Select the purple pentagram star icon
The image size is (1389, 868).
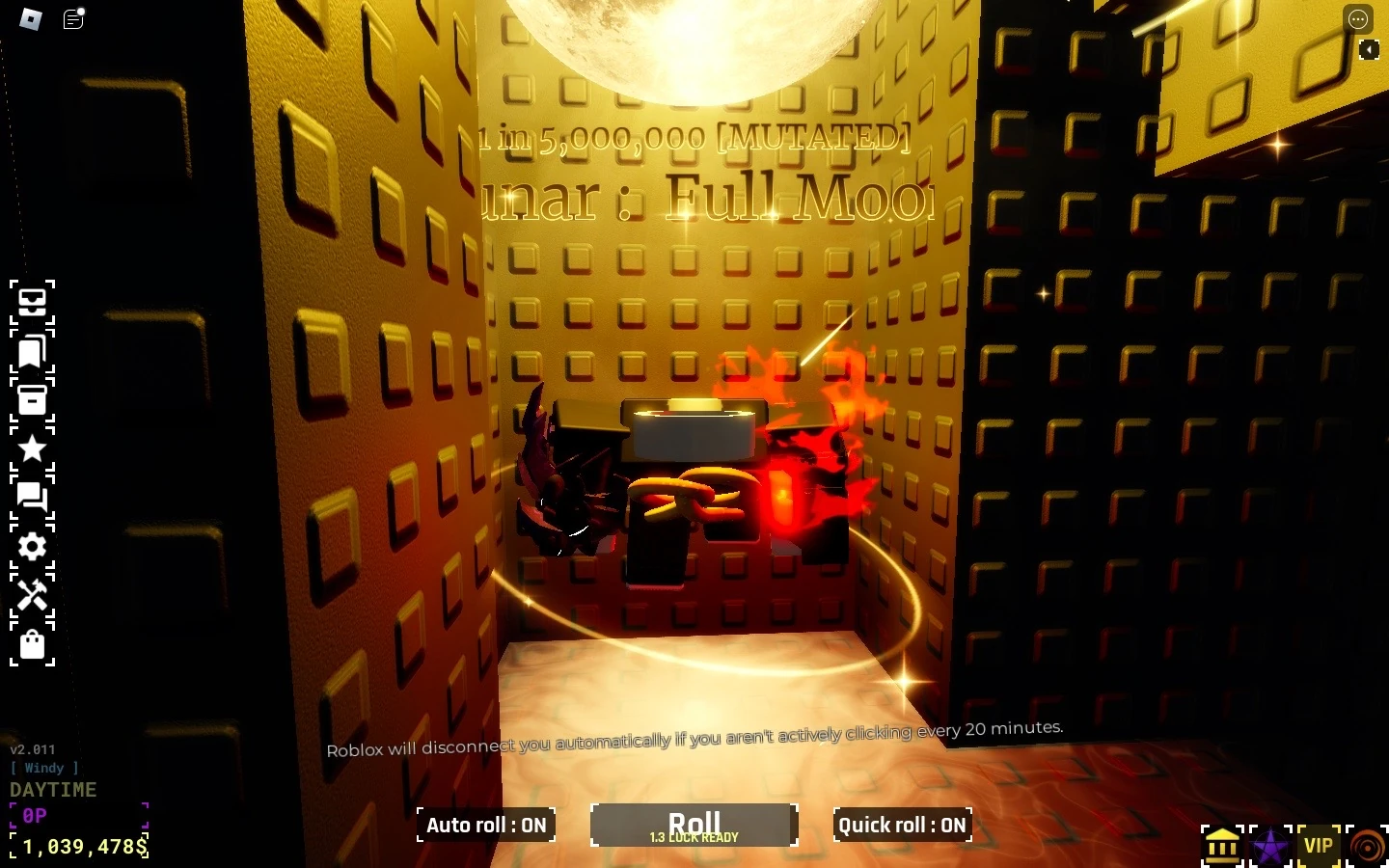(x=1270, y=844)
